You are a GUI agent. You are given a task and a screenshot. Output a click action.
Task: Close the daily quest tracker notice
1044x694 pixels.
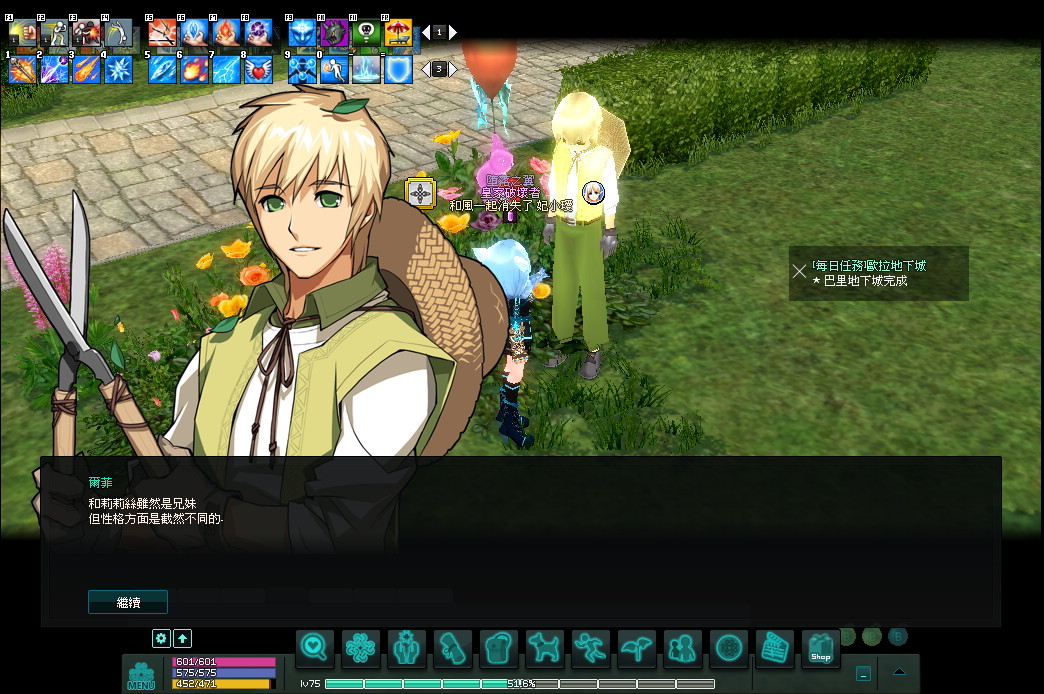(x=799, y=271)
